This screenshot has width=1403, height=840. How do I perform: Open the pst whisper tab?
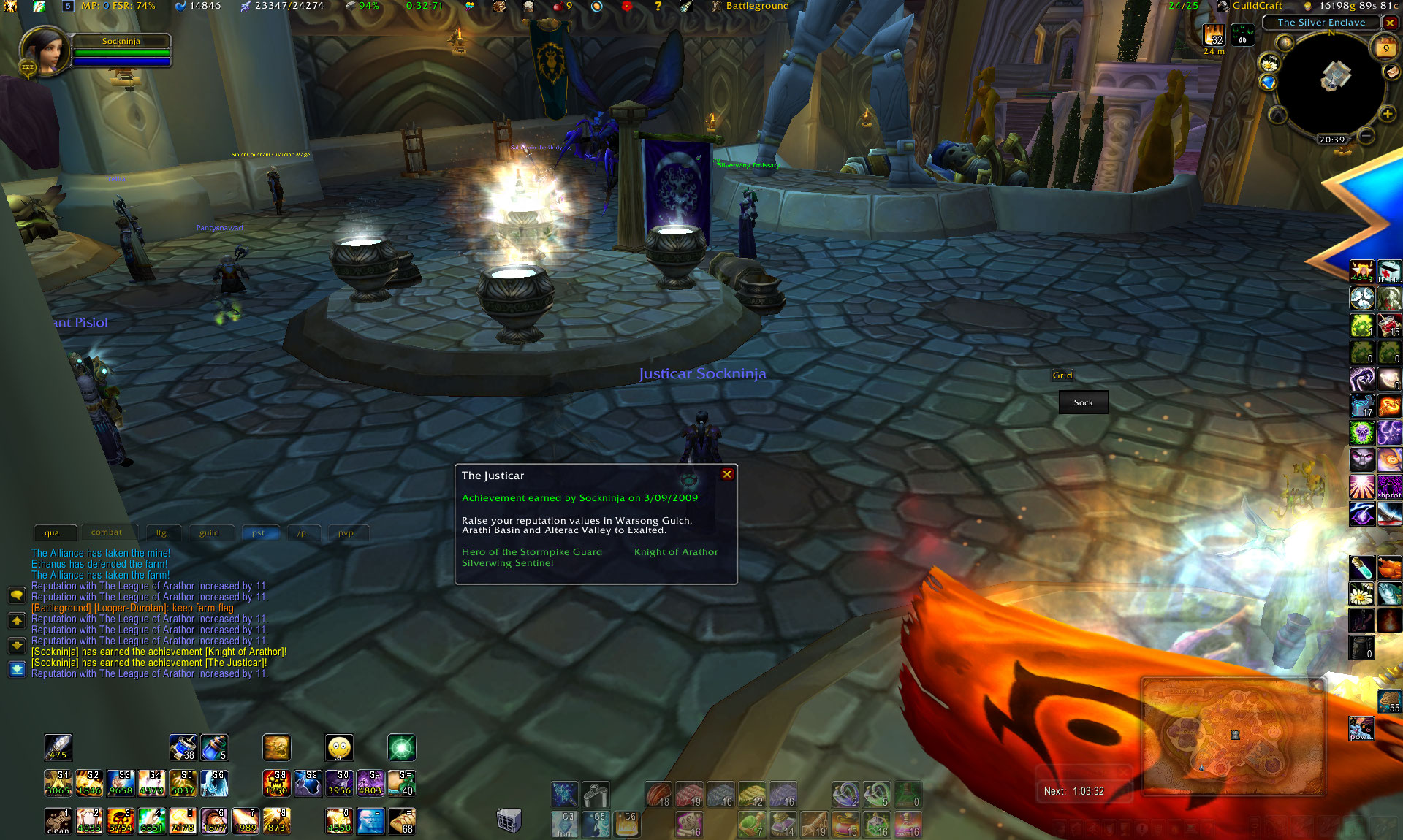258,533
